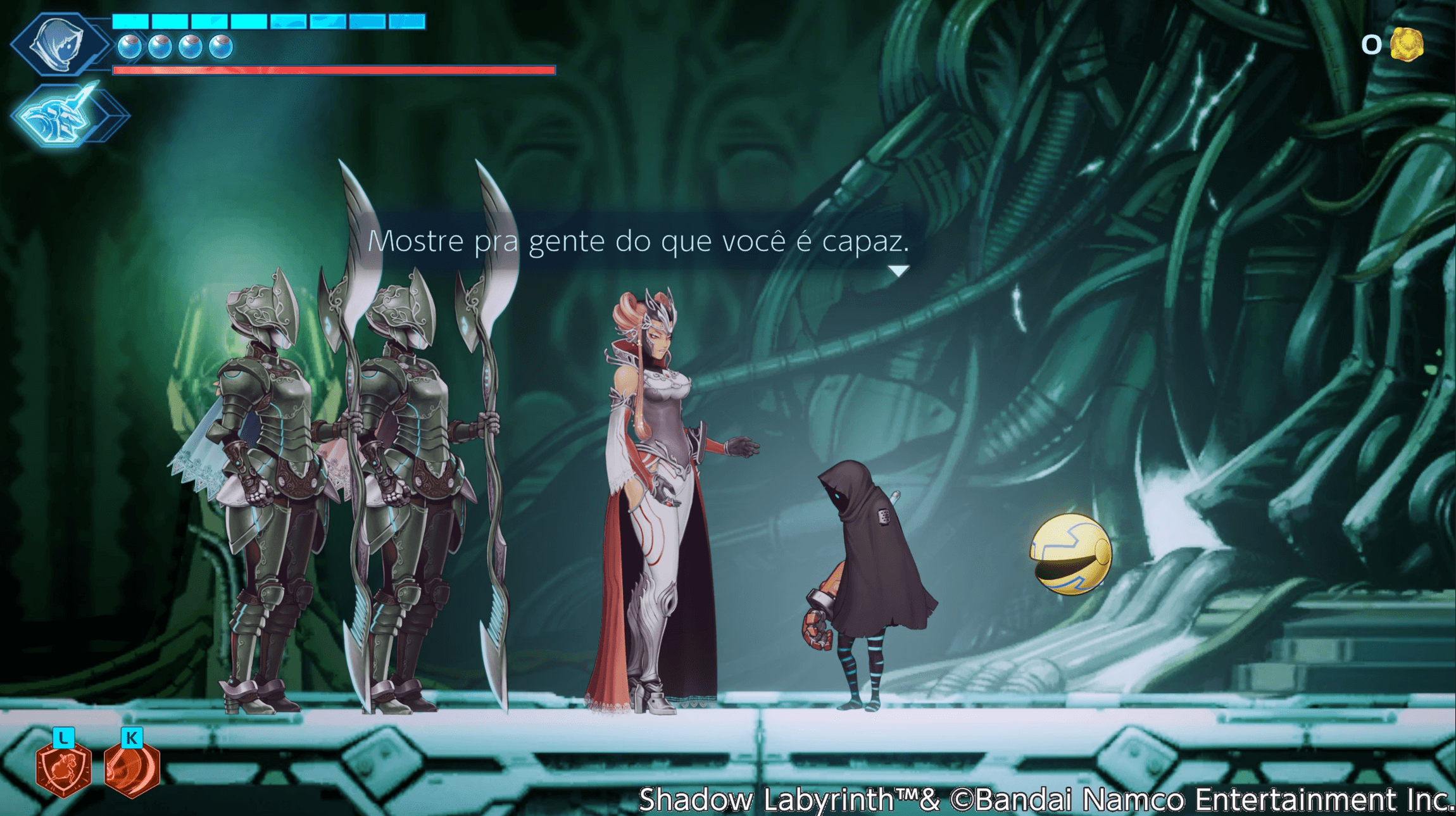1456x816 pixels.
Task: Use the red shield ability icon
Action: click(64, 769)
